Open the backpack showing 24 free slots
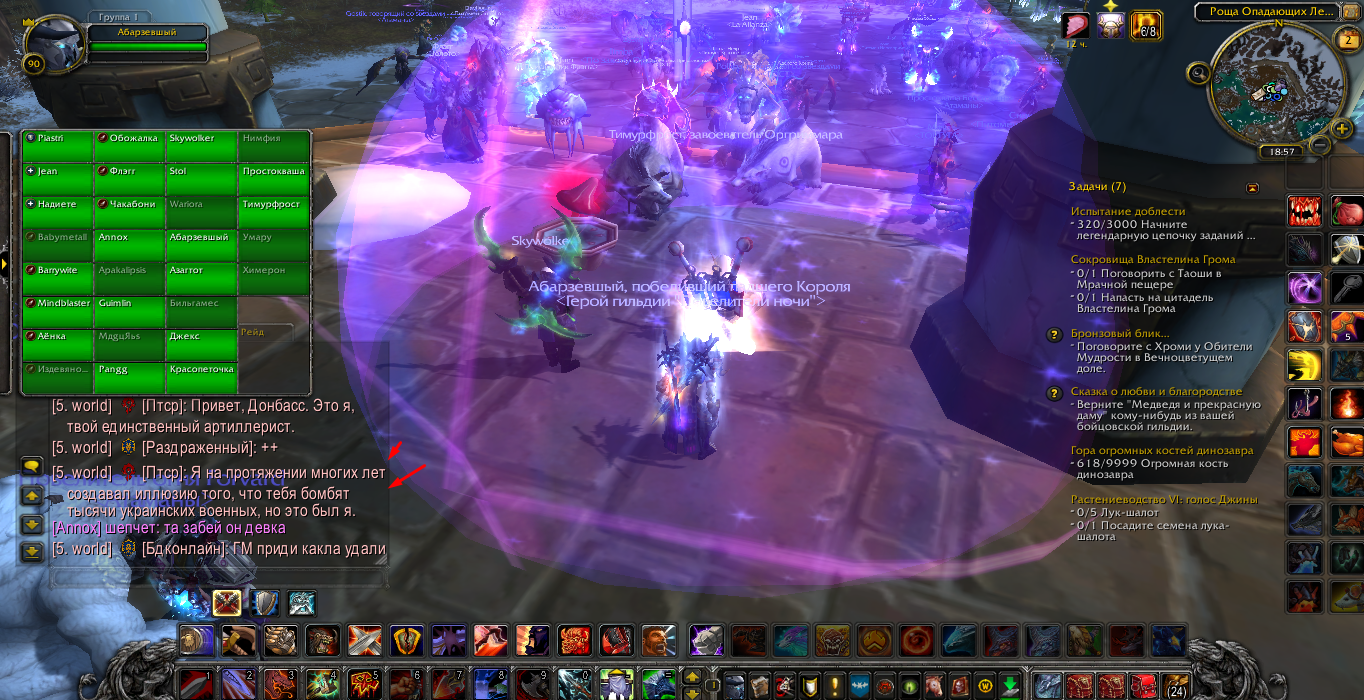Viewport: 1364px width, 700px height. pyautogui.click(x=1175, y=685)
